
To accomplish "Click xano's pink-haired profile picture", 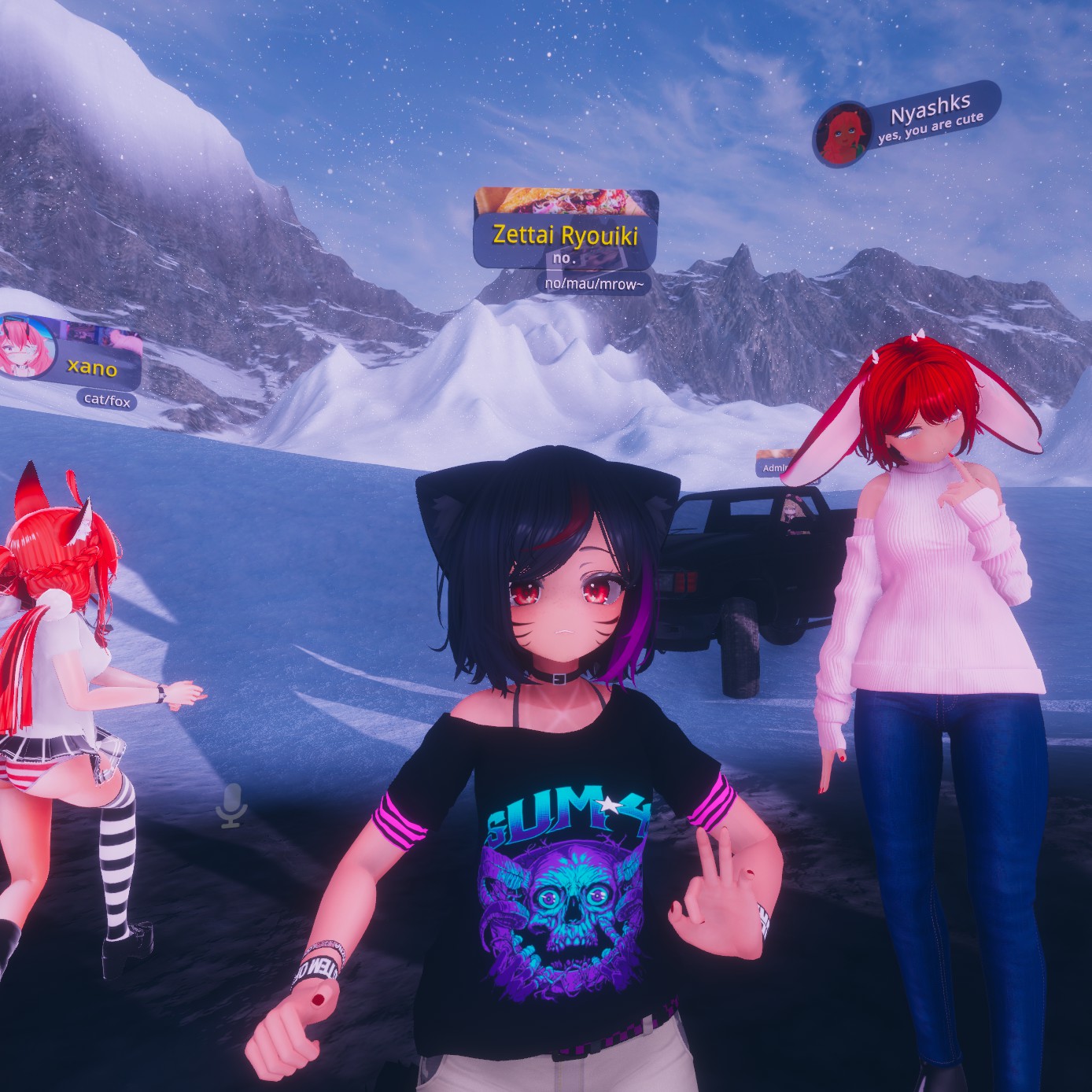I will pyautogui.click(x=28, y=345).
